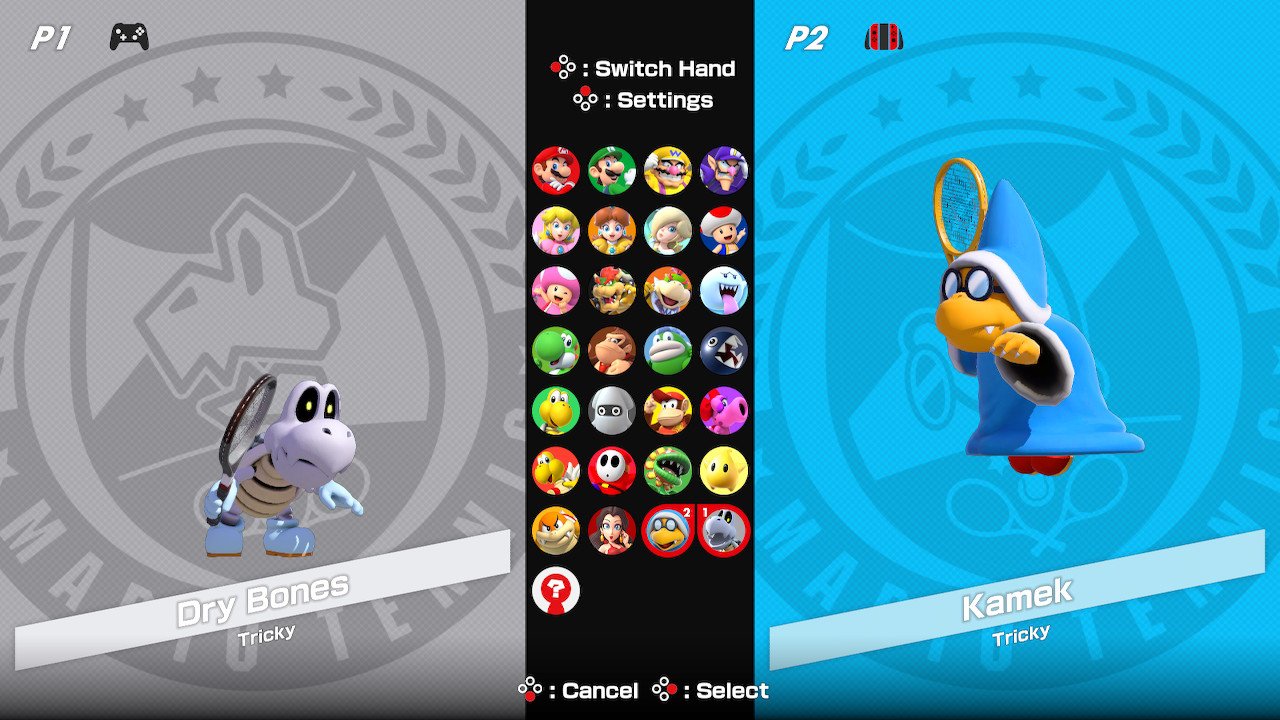Select Waluigi's portrait
1280x720 pixels.
click(724, 170)
